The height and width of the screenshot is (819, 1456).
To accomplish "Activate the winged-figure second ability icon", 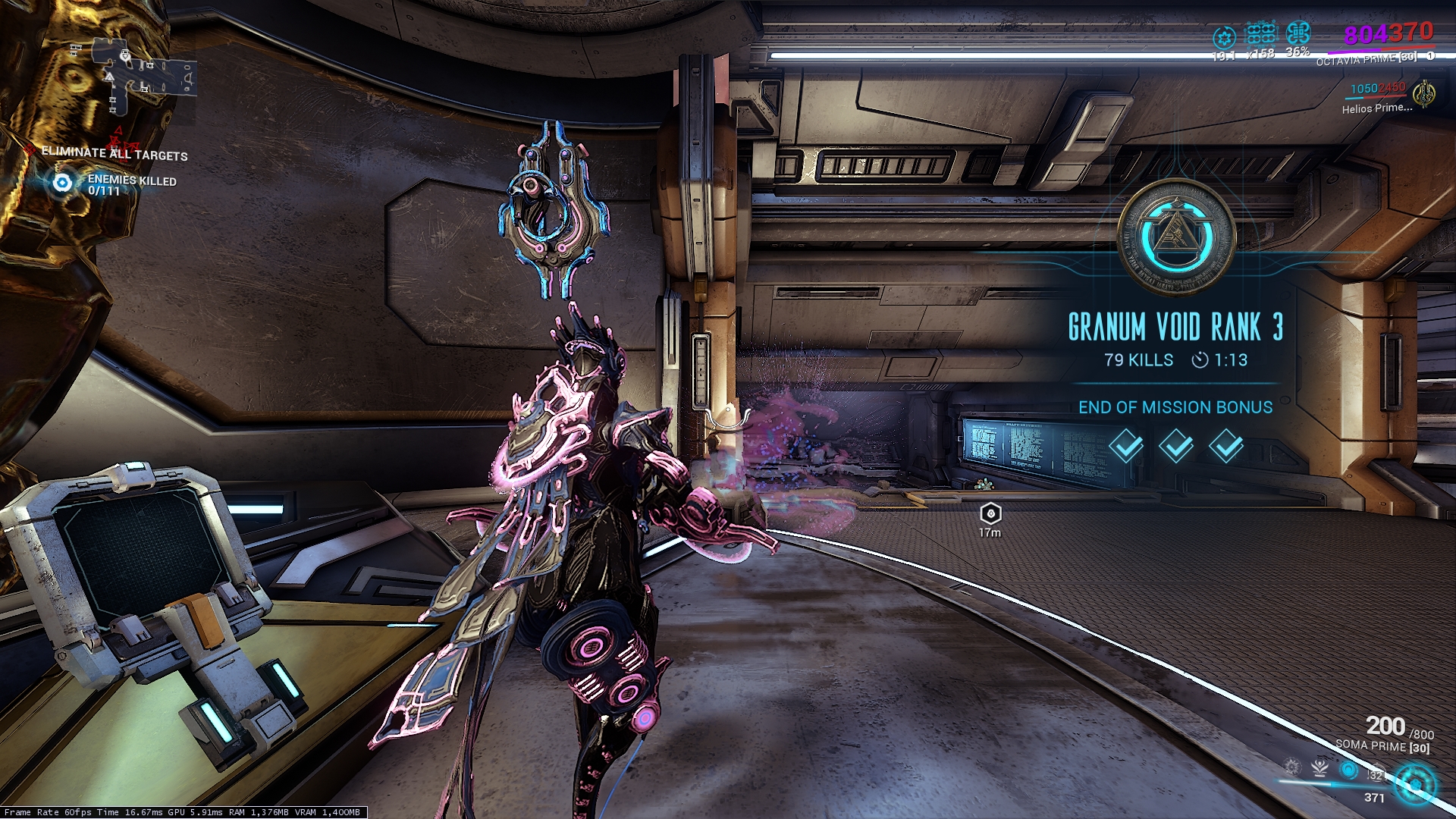I will coord(1320,767).
